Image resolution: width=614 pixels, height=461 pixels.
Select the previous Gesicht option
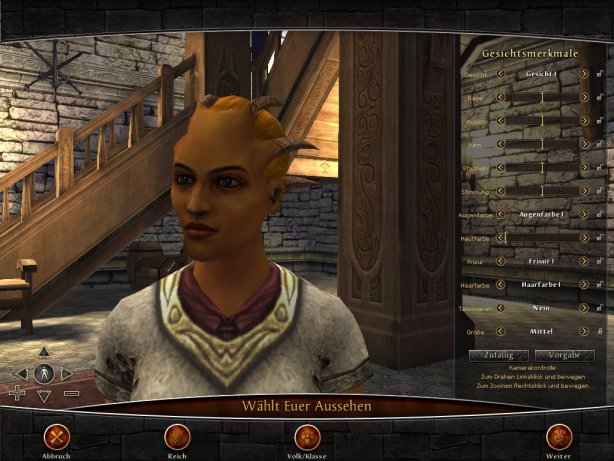[x=501, y=74]
